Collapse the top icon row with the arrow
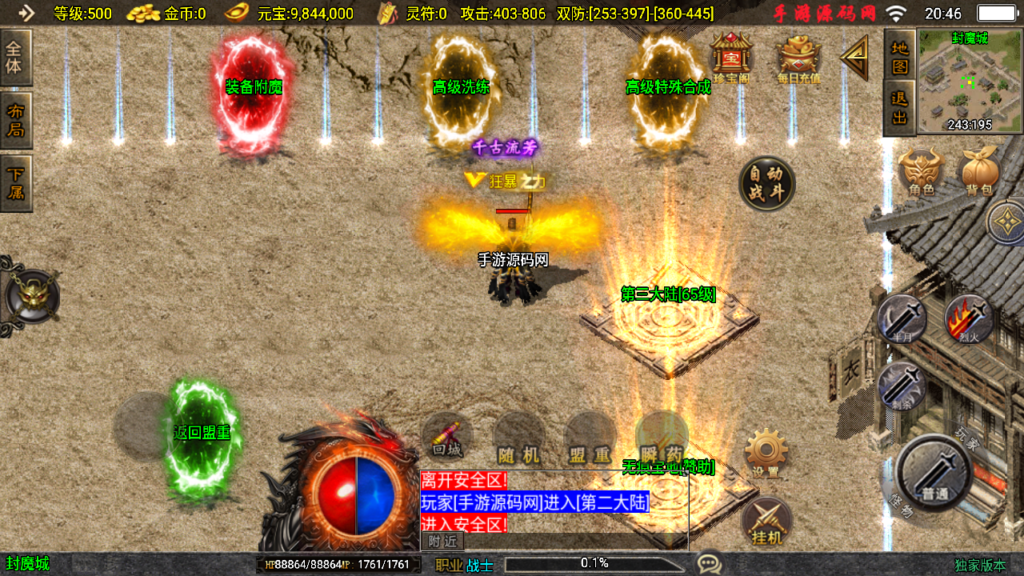 point(856,58)
